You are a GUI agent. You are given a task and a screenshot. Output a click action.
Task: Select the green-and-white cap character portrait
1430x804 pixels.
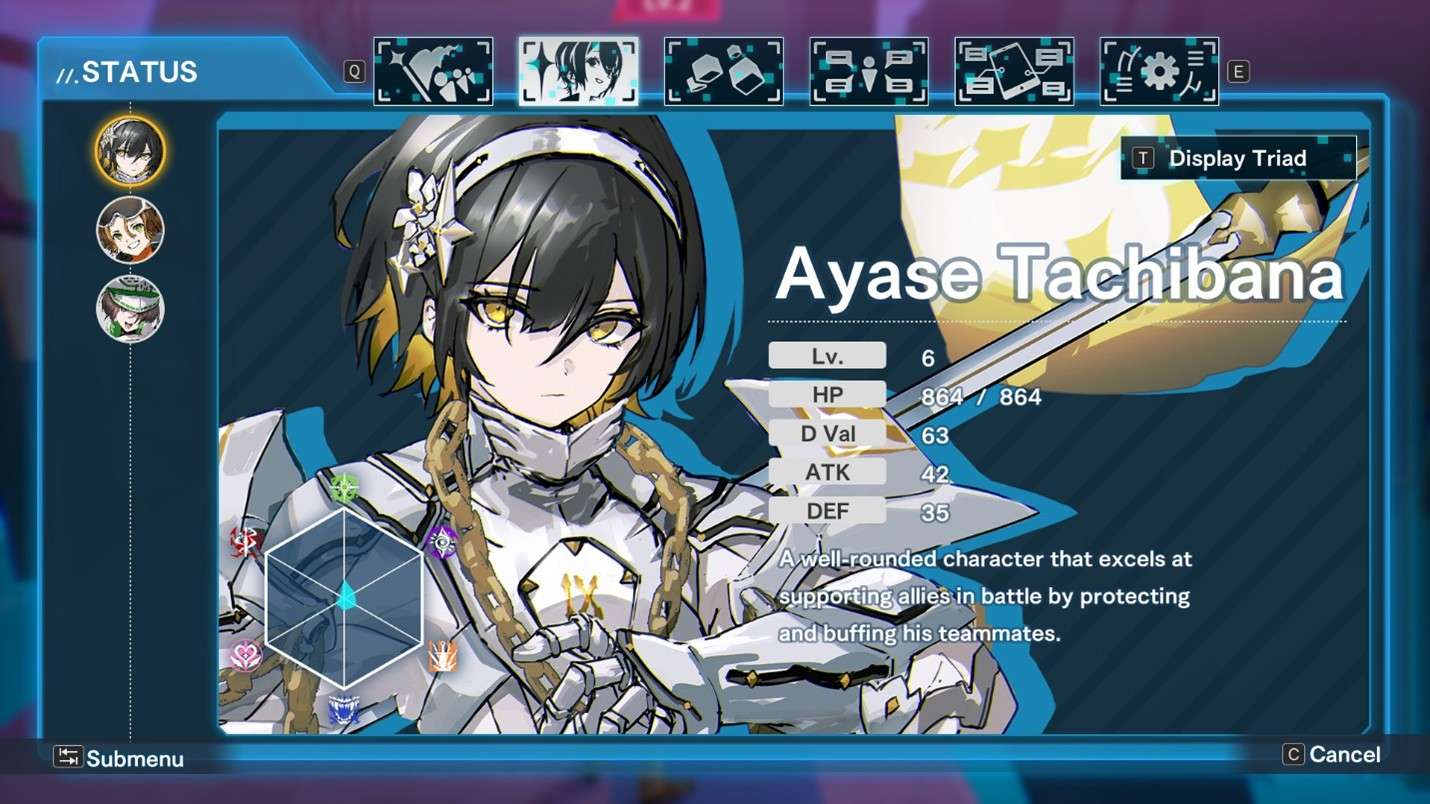coord(130,309)
